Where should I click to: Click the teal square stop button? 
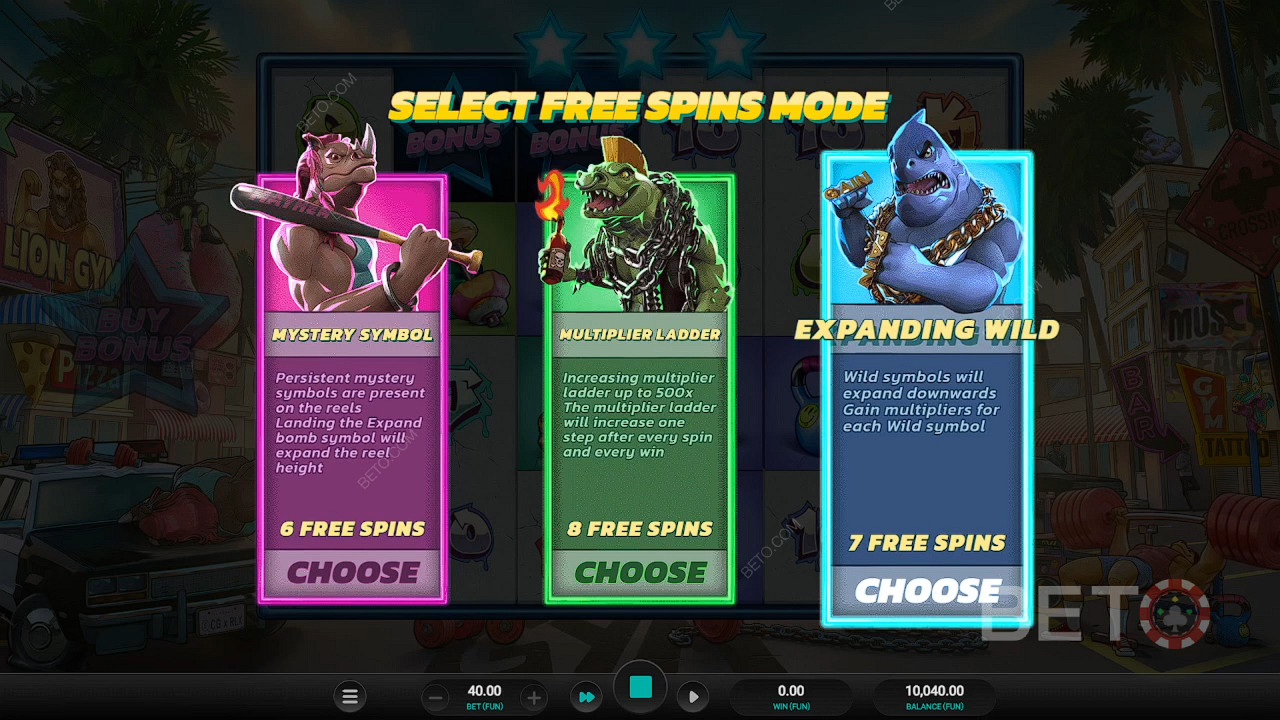pos(641,687)
